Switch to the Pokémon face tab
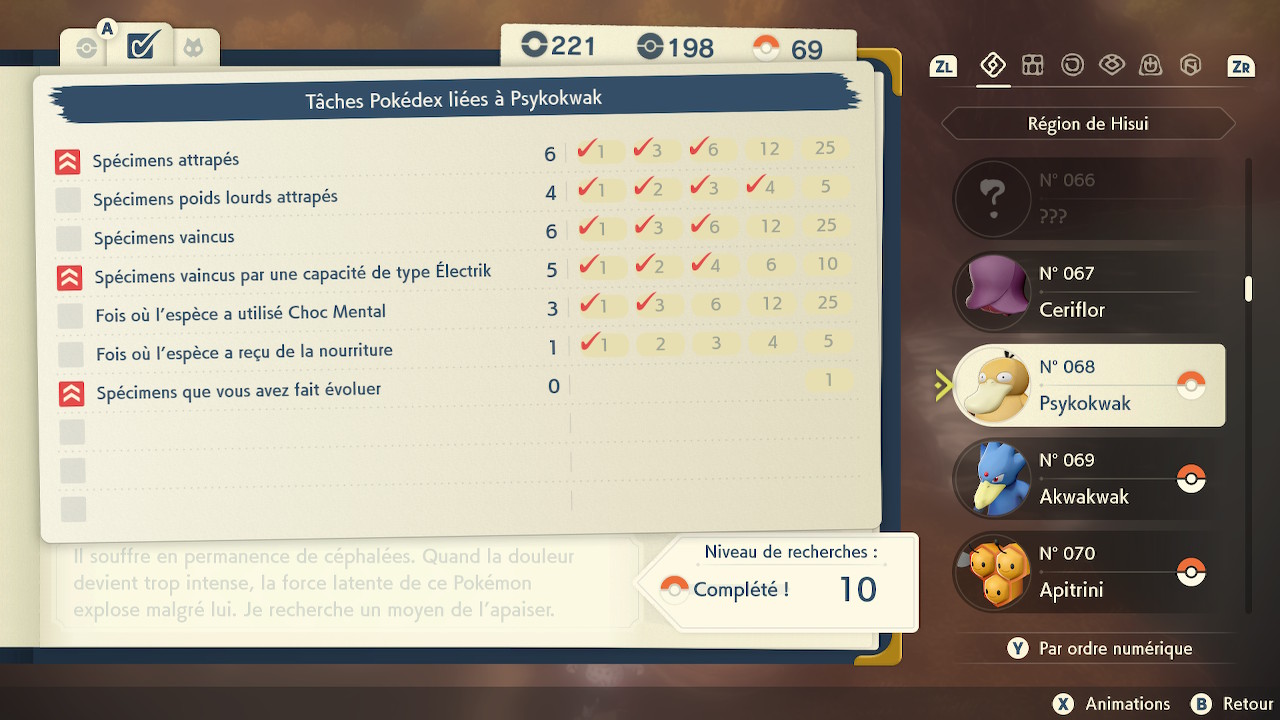Image resolution: width=1280 pixels, height=720 pixels. point(191,47)
